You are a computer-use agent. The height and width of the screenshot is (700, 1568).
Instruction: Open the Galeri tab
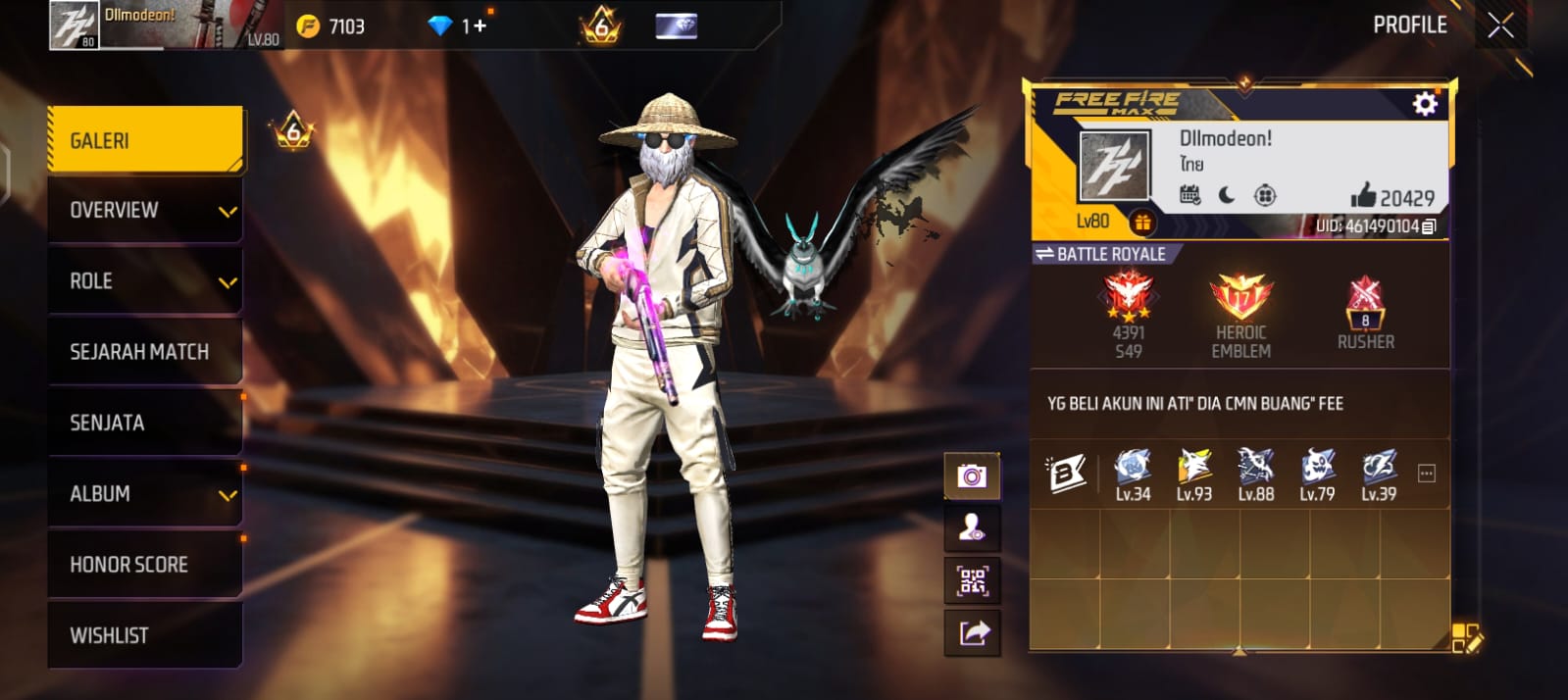(x=145, y=140)
